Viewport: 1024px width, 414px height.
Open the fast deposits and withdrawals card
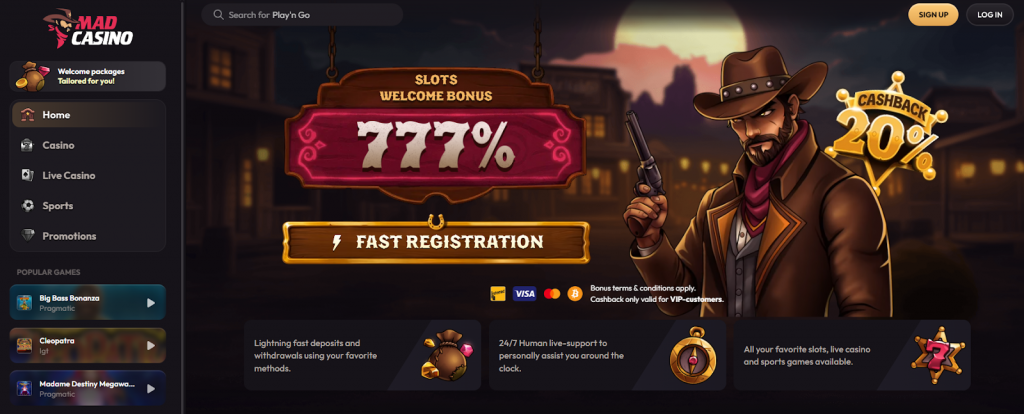click(x=362, y=355)
